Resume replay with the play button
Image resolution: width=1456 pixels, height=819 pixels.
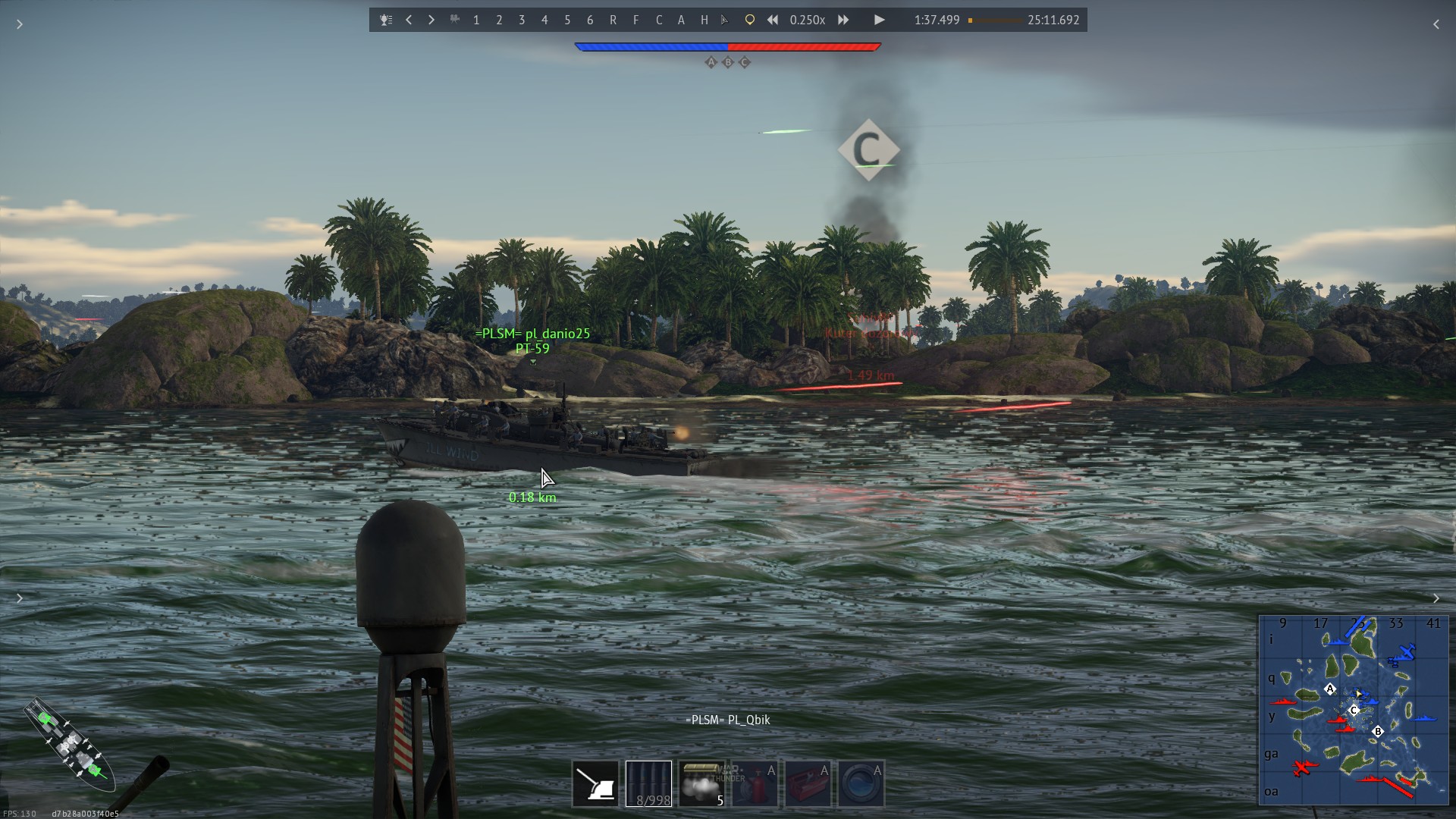click(x=879, y=20)
